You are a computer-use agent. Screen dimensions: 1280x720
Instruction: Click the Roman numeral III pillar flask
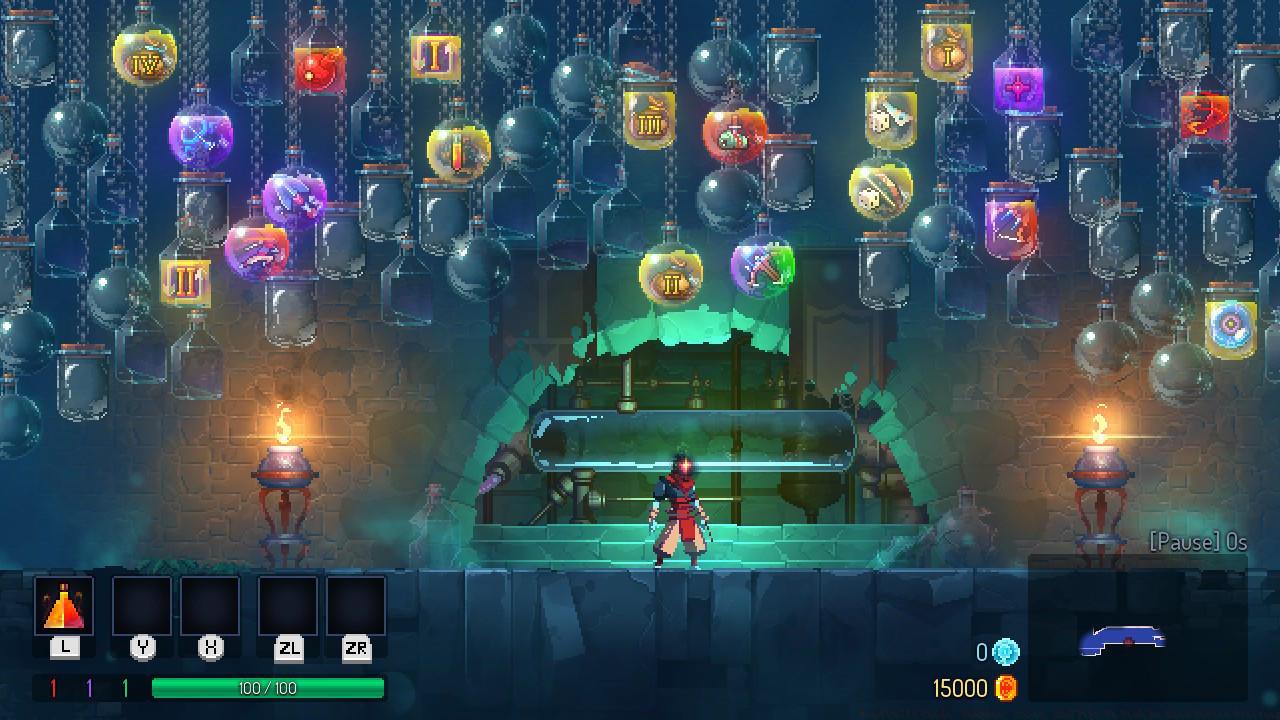click(650, 120)
